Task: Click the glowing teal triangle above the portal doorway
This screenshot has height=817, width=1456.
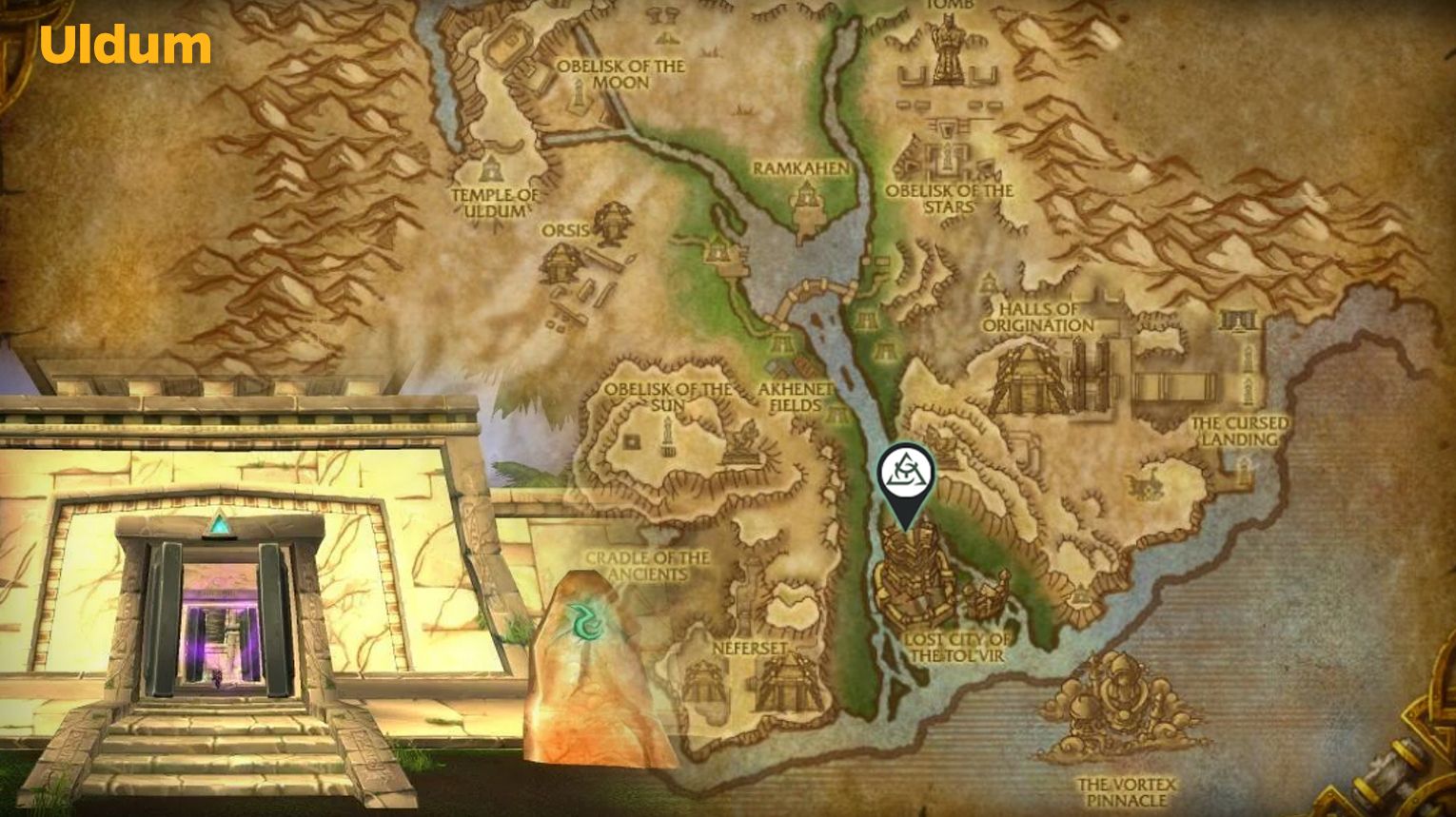Action: coord(221,520)
